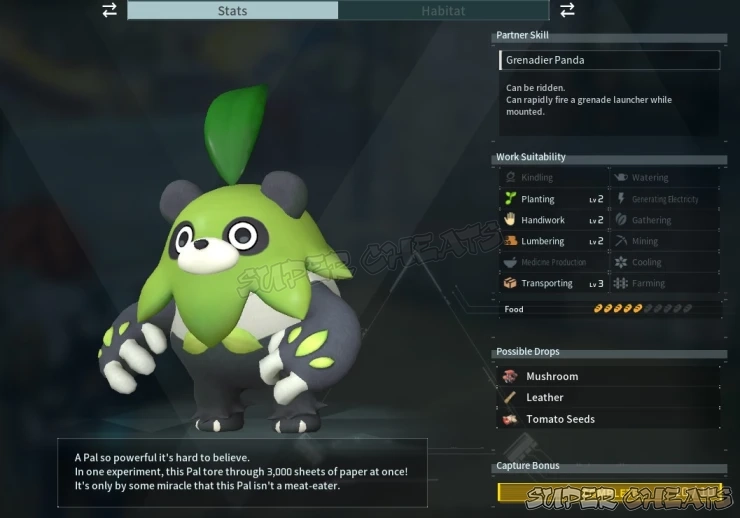Viewport: 740px width, 518px height.
Task: Select the Transporting suitability row
Action: coord(553,283)
